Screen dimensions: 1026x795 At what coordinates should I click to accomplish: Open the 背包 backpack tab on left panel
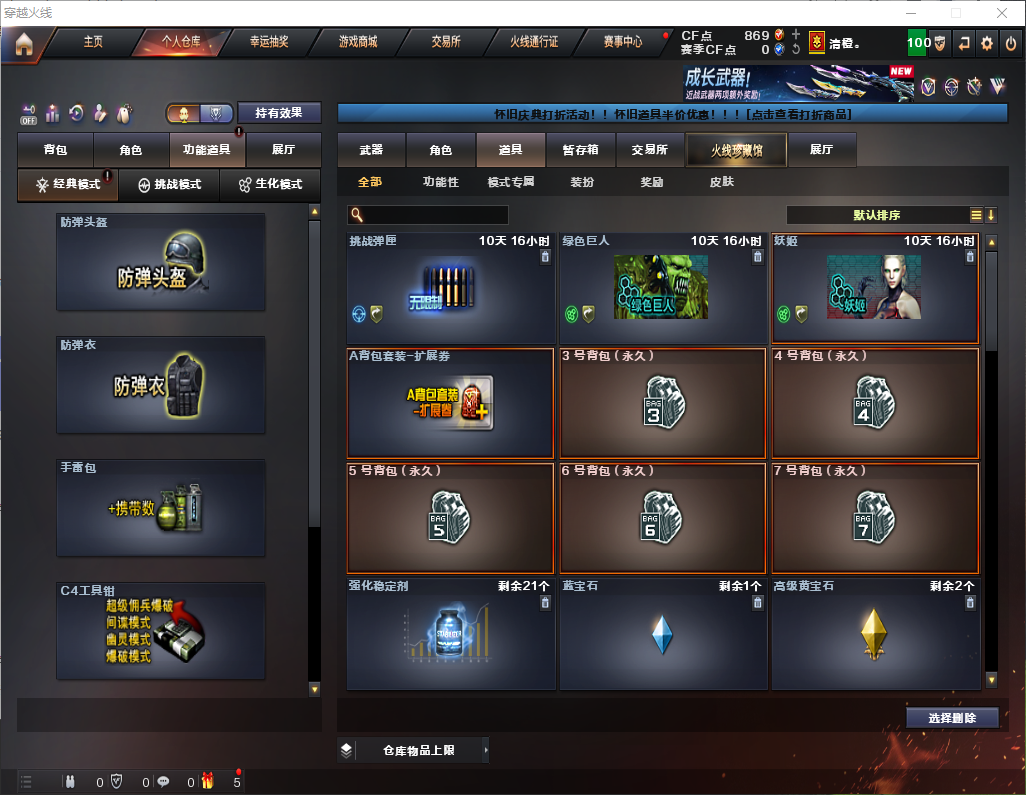click(x=55, y=150)
